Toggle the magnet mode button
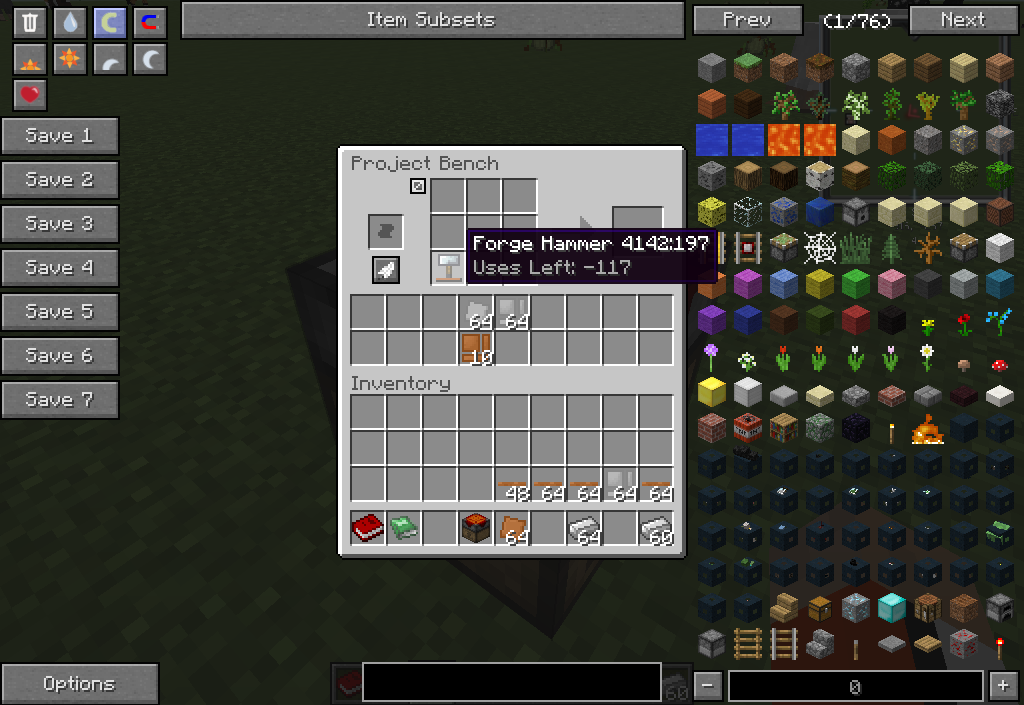 [x=150, y=23]
